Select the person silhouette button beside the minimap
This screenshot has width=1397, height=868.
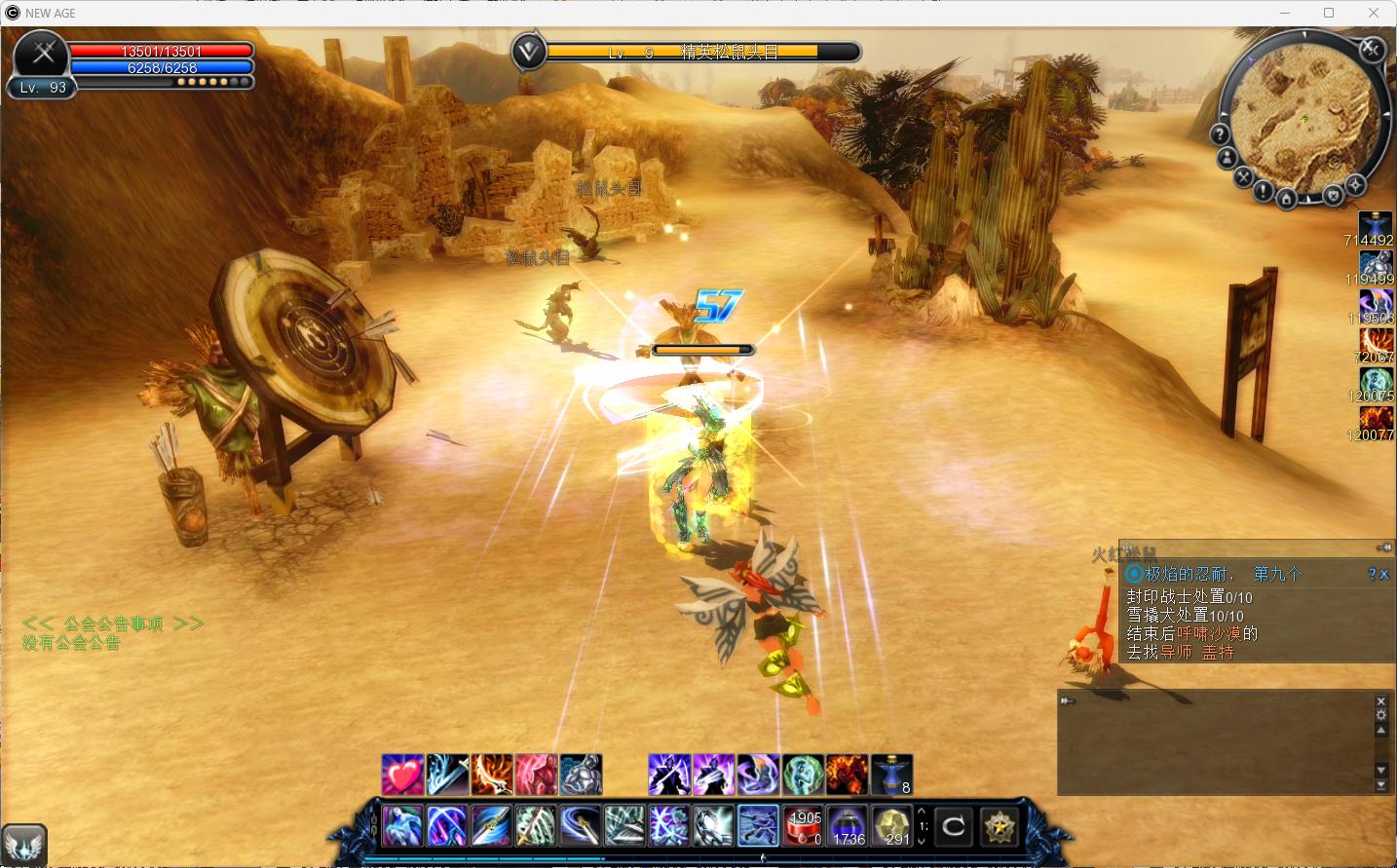click(x=1227, y=158)
